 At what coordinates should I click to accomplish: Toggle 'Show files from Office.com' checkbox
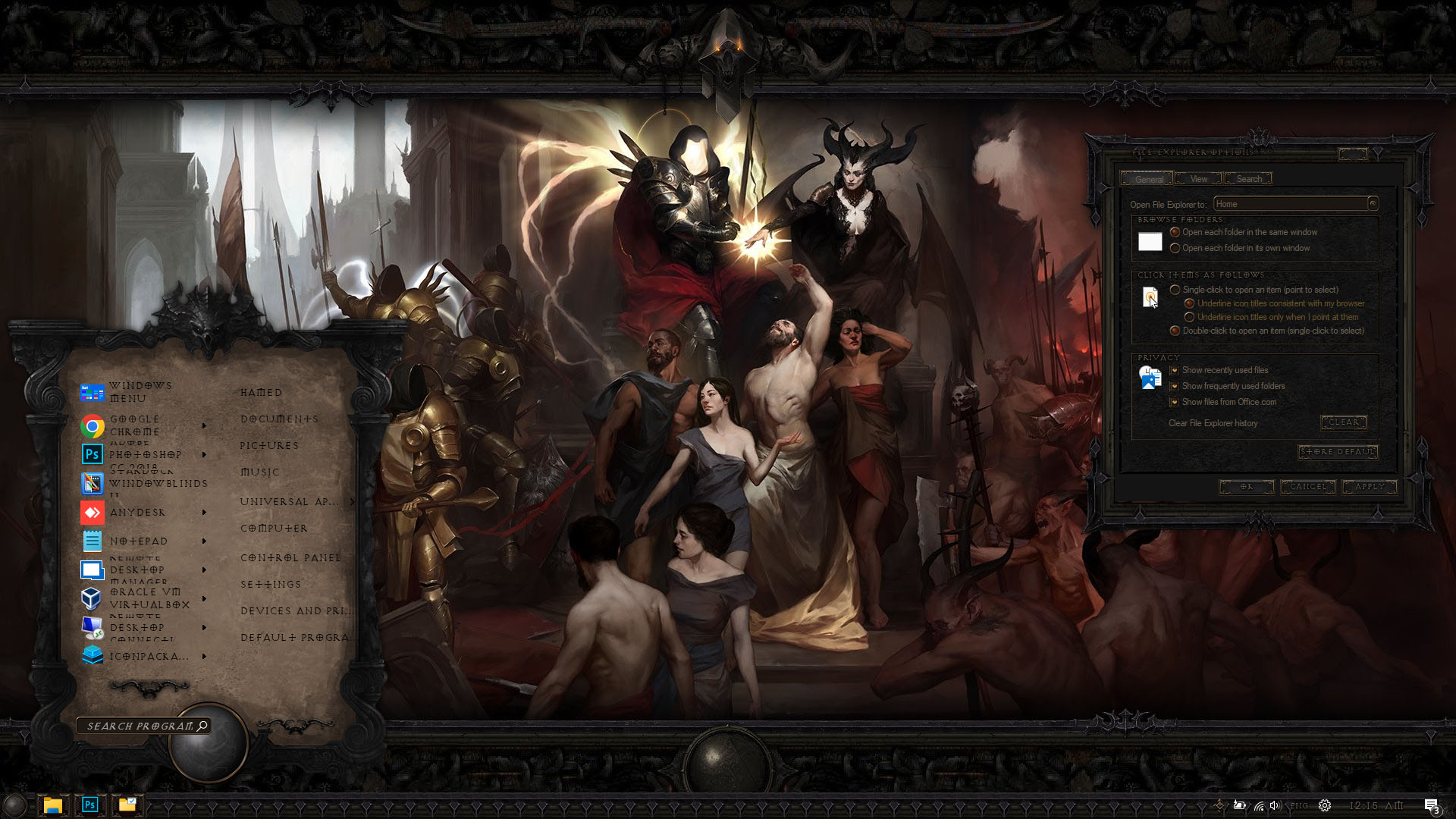tap(1174, 402)
